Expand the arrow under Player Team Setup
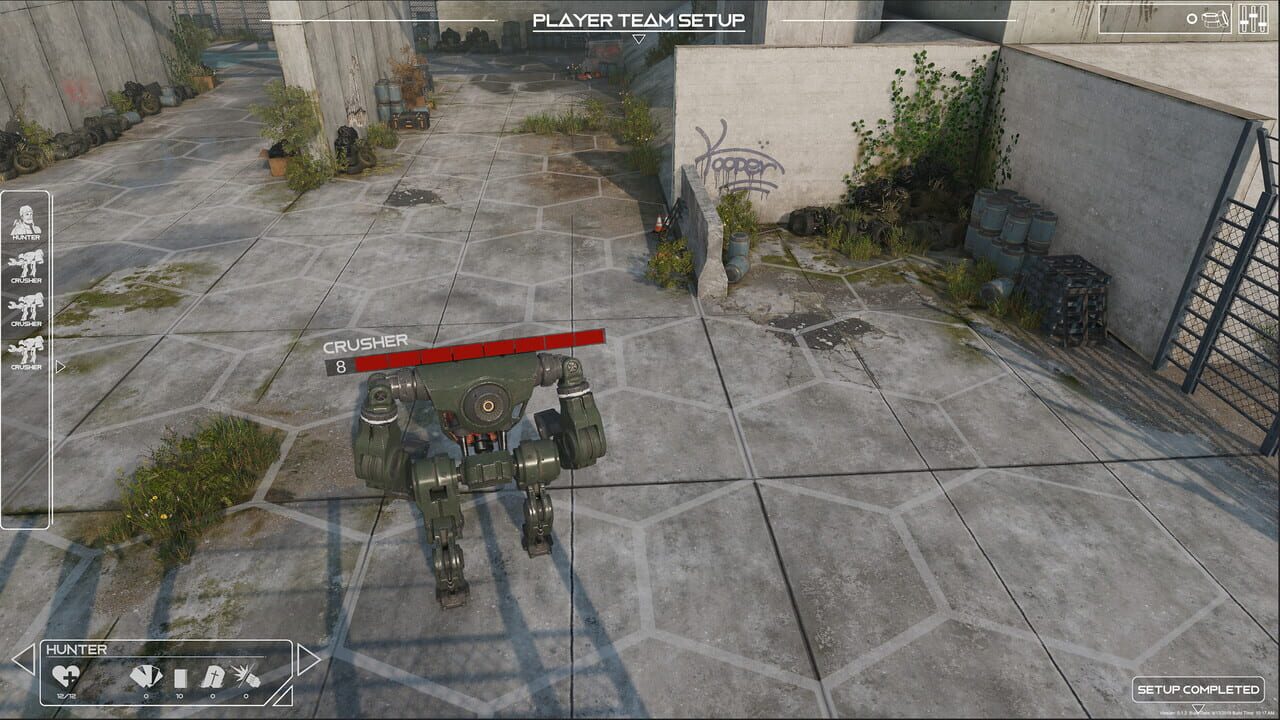 640,39
